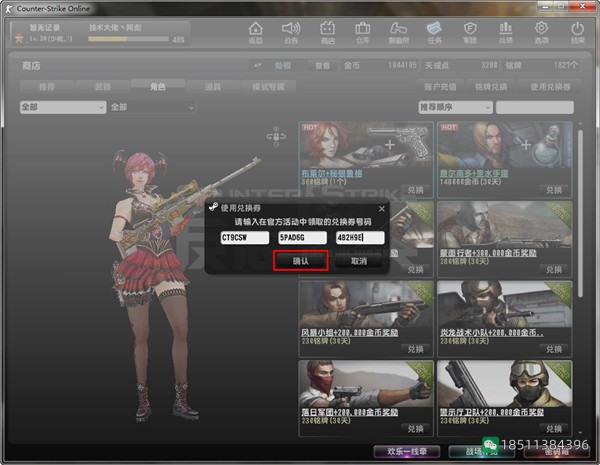Switch to the 推荐 recommended tab

[46, 87]
